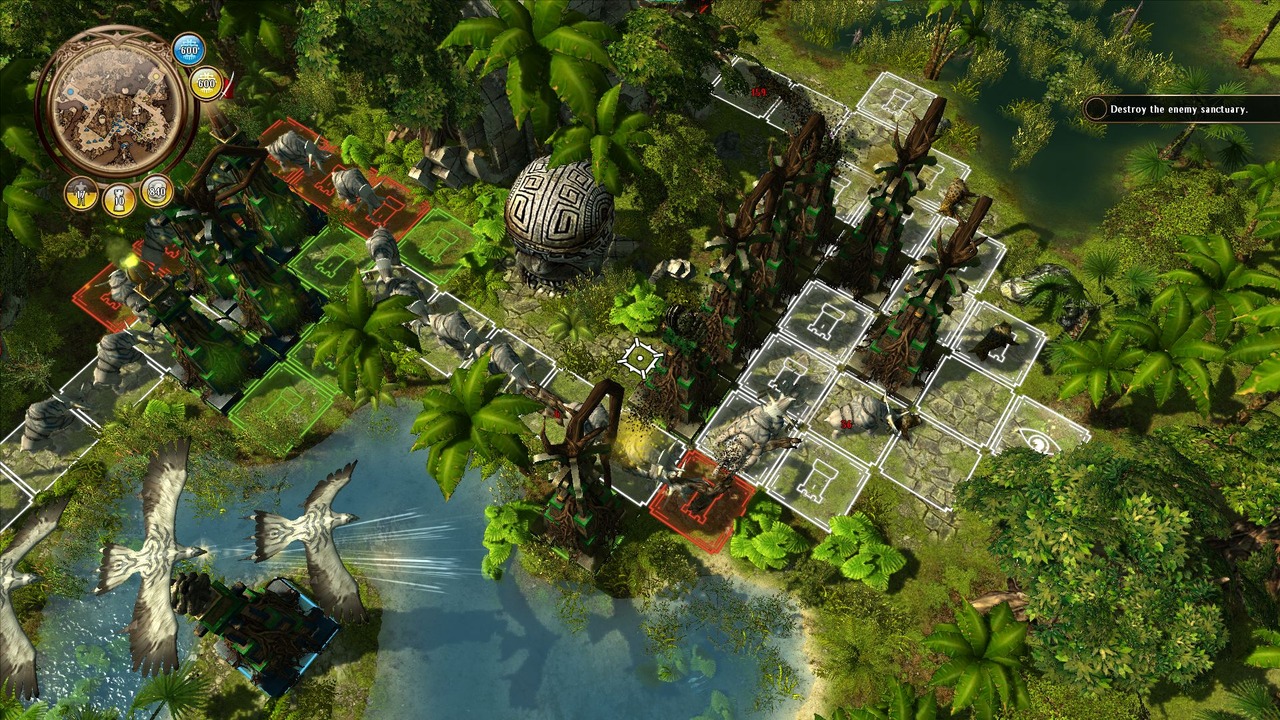Select the blue 600 orb icon
The height and width of the screenshot is (720, 1280).
click(x=189, y=50)
